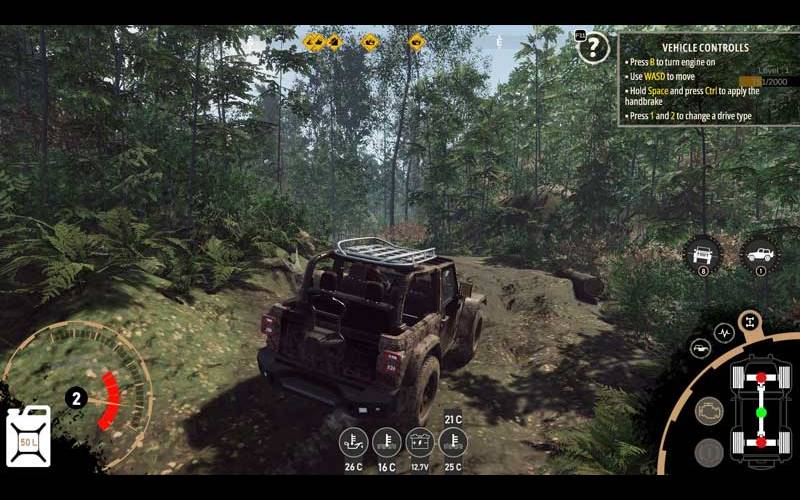The height and width of the screenshot is (500, 800).
Task: Open the drivetrain layout tab
Action: click(748, 322)
